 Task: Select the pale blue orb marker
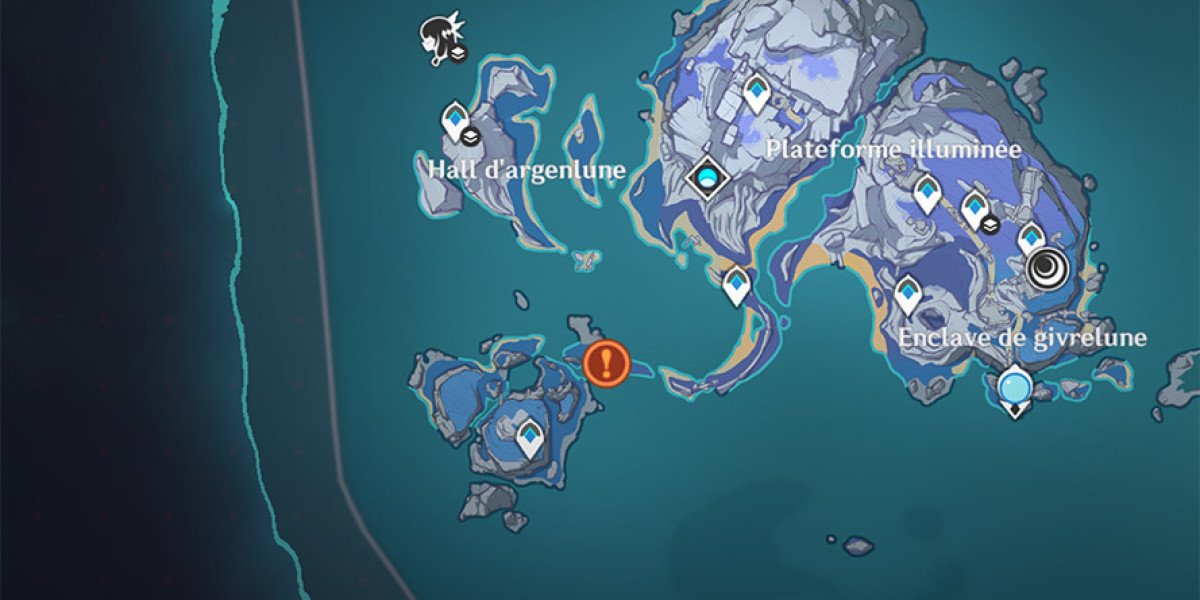(1015, 385)
